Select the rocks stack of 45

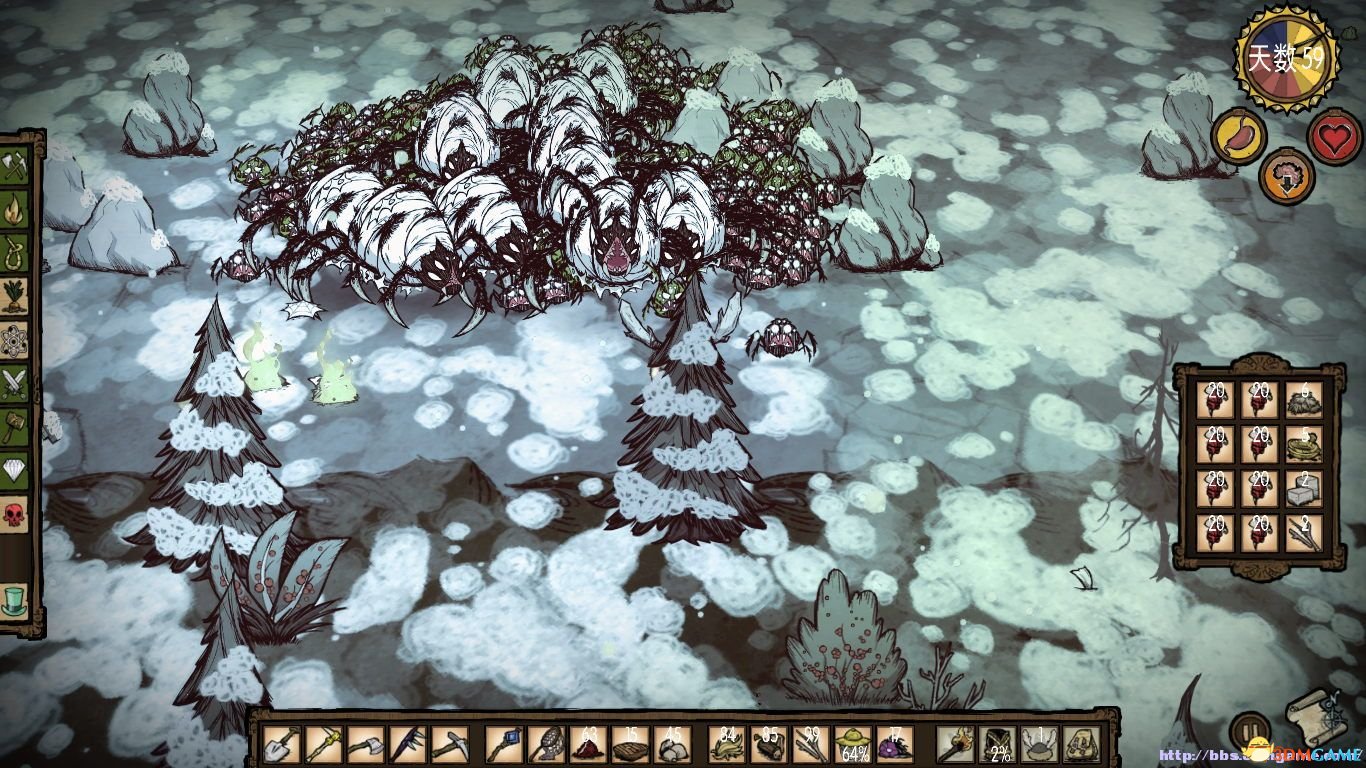pos(672,744)
